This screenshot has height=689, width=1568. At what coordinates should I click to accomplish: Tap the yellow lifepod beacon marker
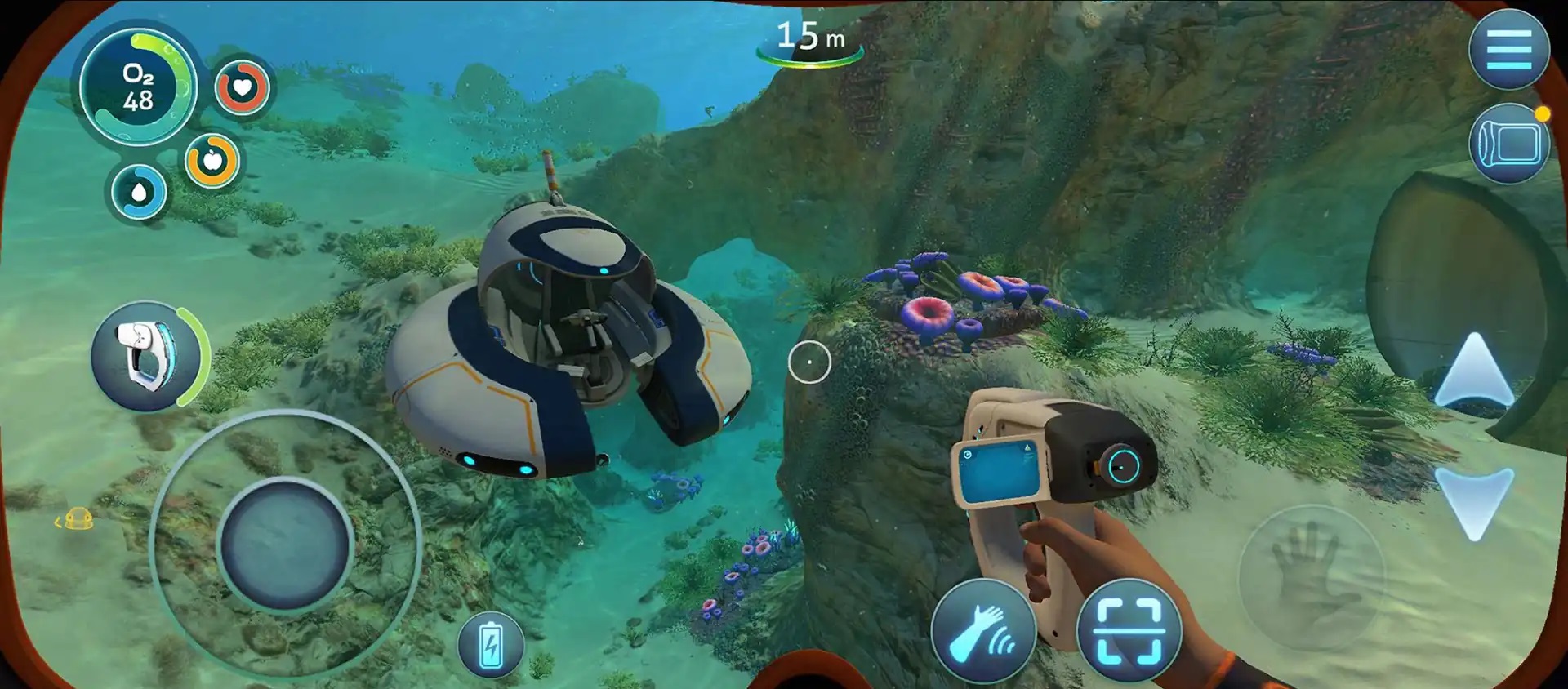[x=78, y=518]
